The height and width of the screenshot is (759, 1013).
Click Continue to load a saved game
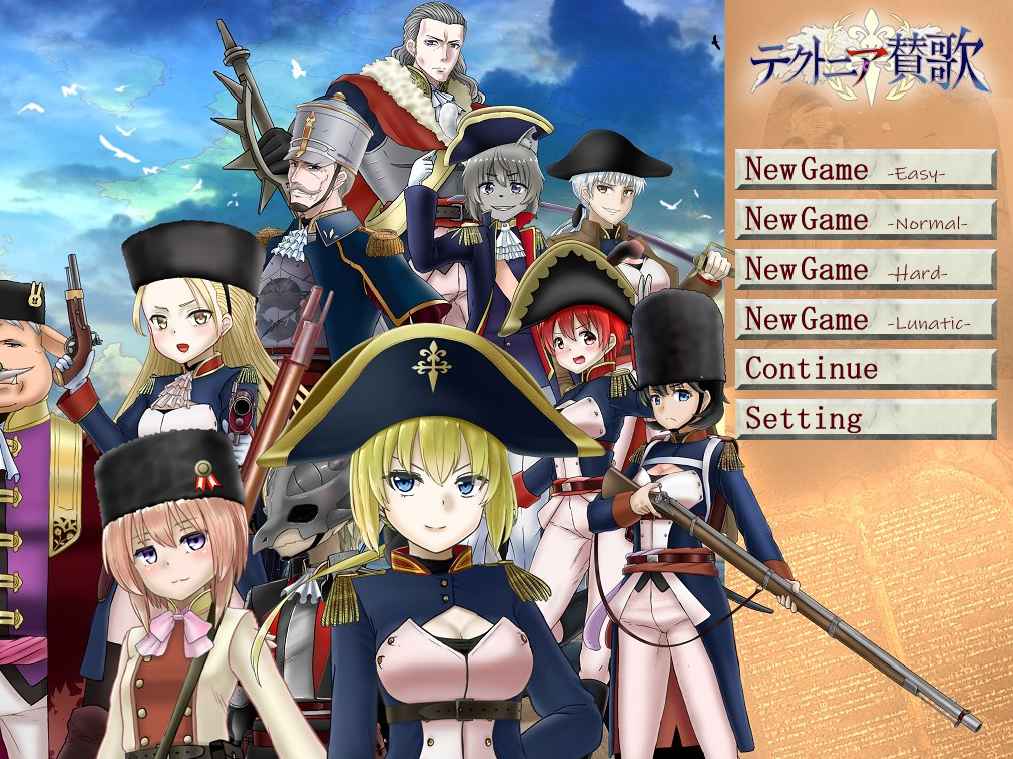866,369
